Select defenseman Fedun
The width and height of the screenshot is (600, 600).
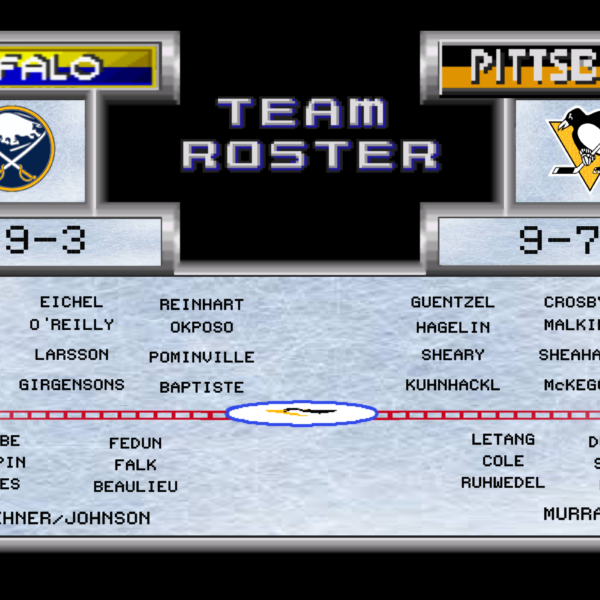click(x=135, y=443)
